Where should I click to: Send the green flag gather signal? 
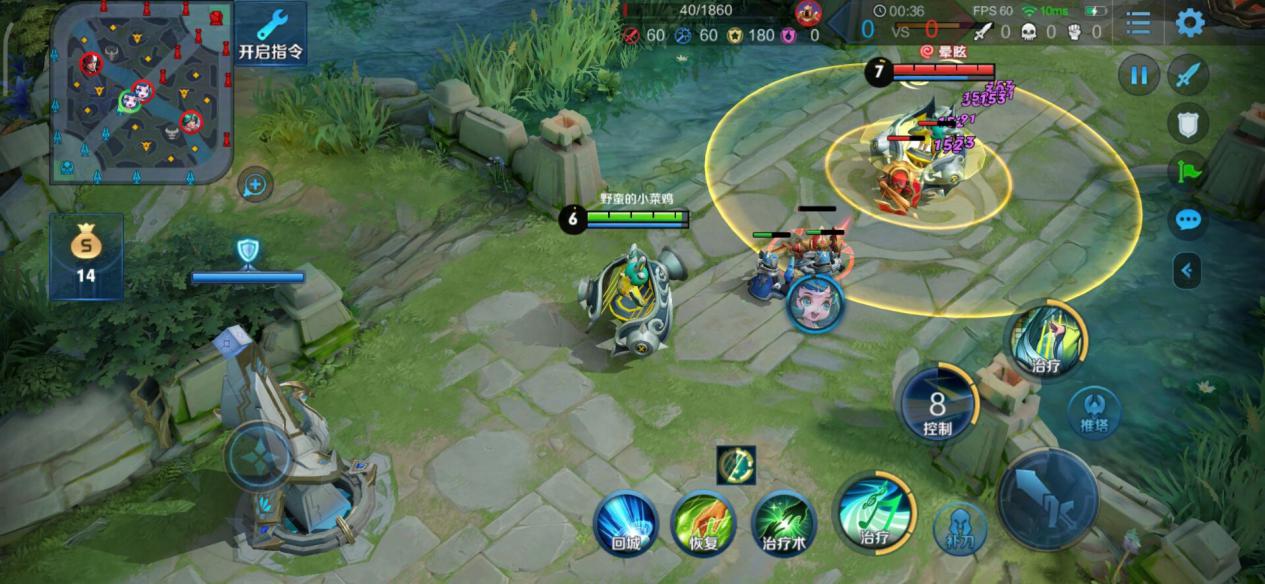coord(1188,171)
